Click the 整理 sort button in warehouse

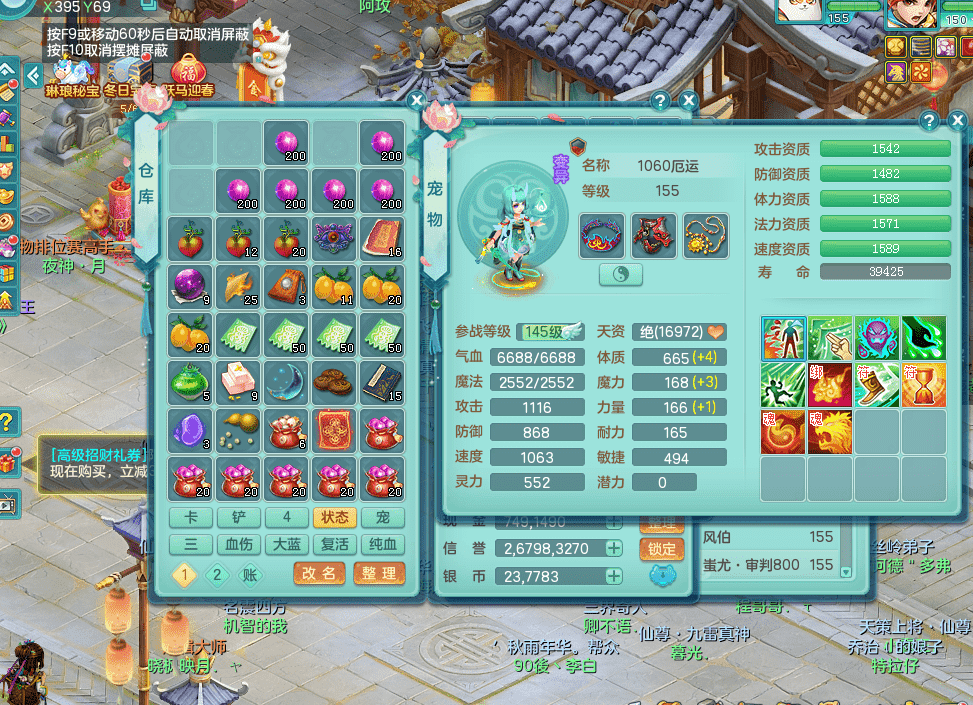[x=379, y=573]
